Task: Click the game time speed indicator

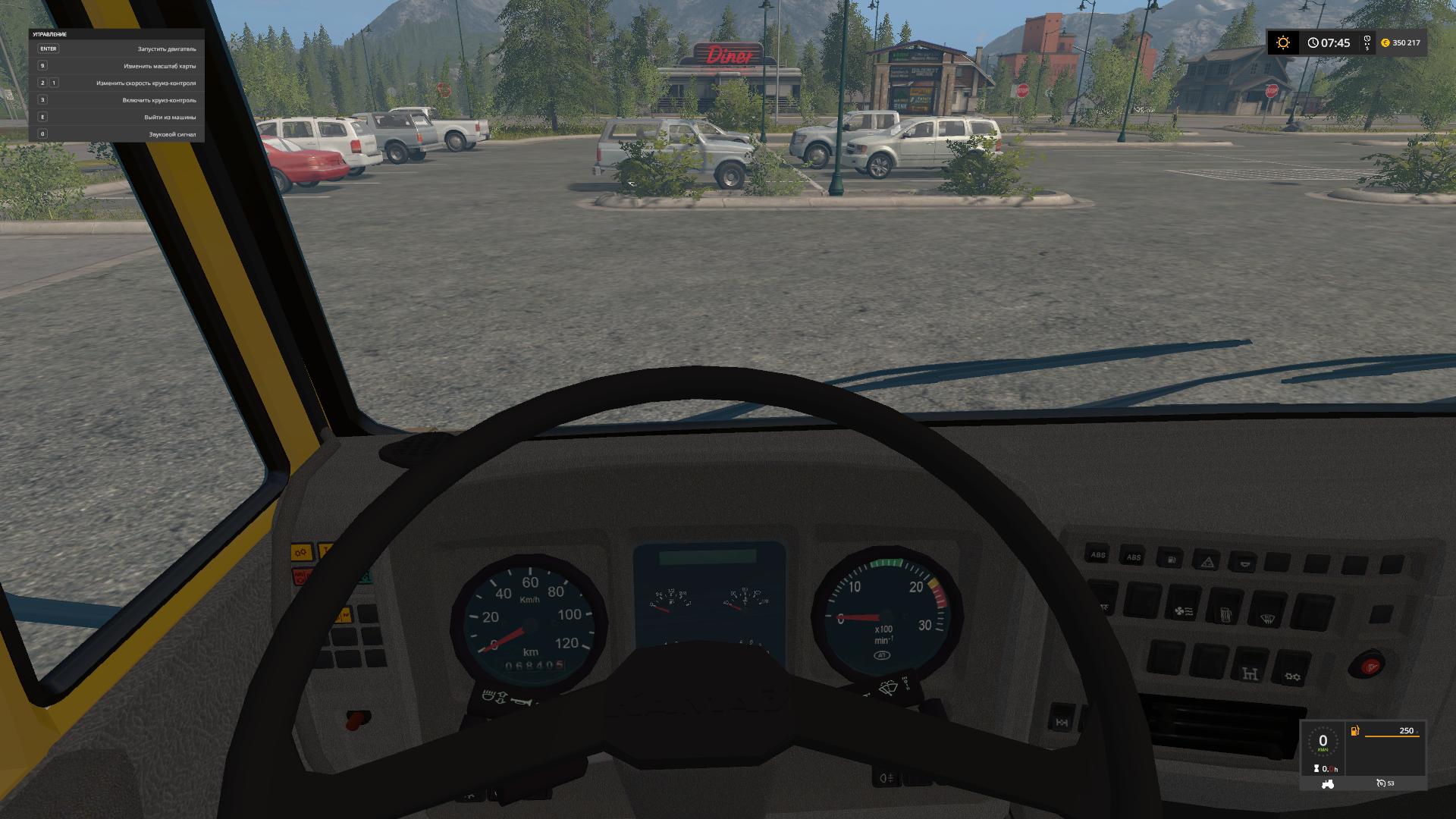Action: (1367, 42)
